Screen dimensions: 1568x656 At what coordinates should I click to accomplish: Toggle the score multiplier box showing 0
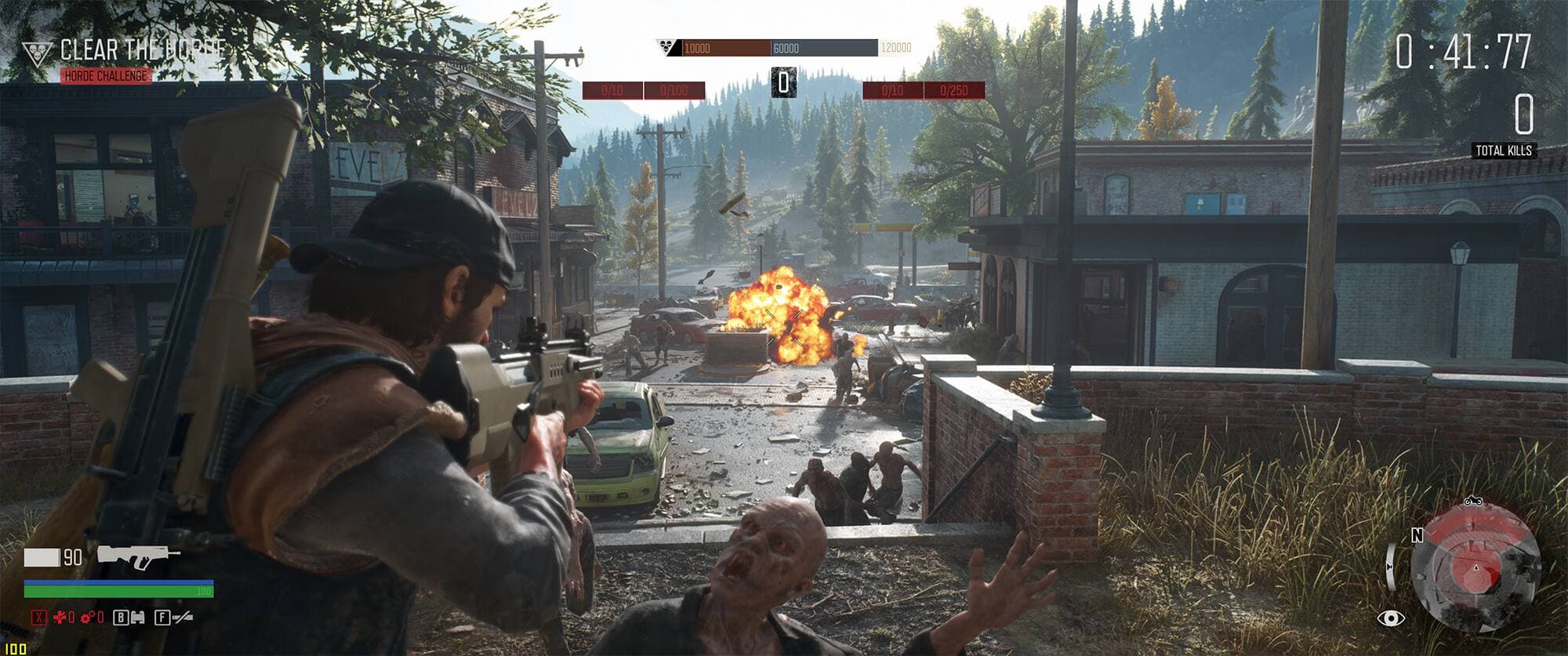783,81
